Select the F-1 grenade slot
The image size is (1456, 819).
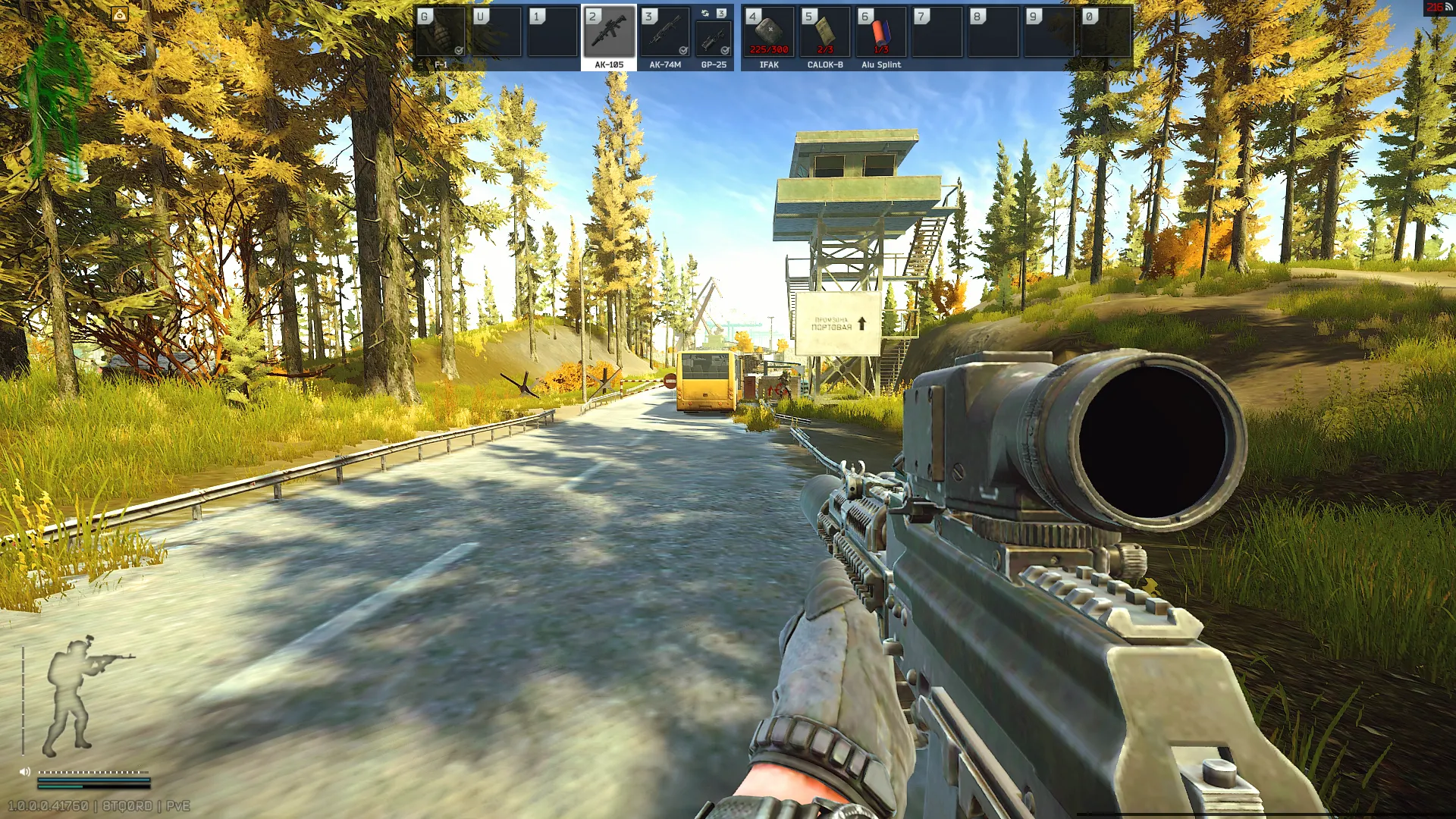coord(441,34)
